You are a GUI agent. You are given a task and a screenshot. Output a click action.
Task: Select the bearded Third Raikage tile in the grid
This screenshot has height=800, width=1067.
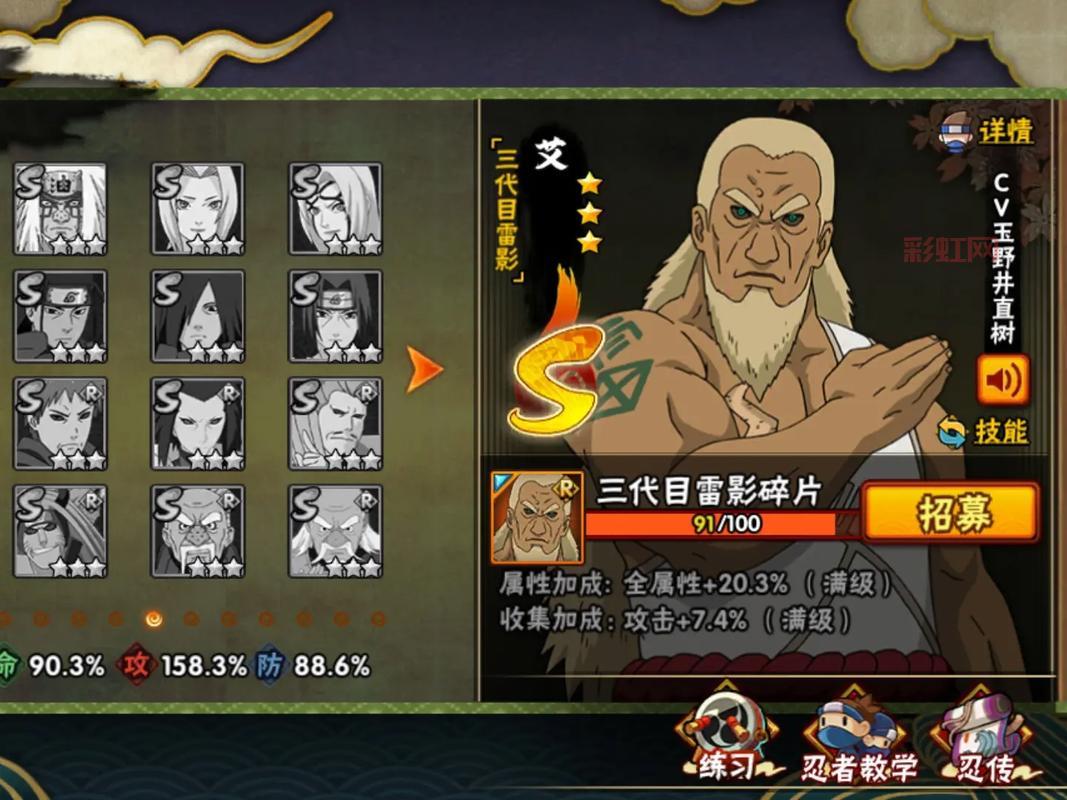336,424
